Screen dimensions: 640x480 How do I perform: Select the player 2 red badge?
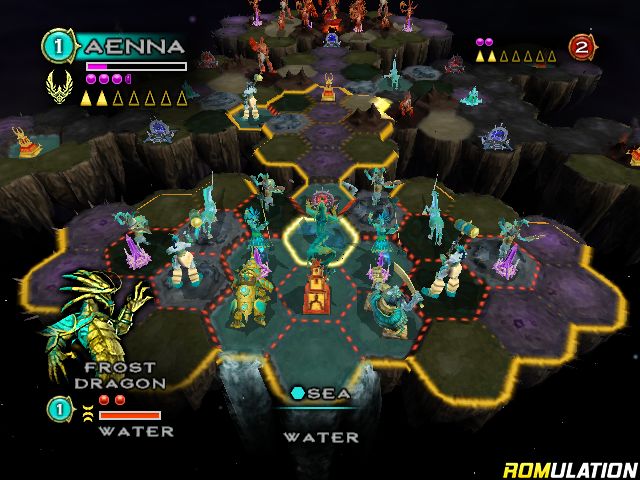click(x=581, y=46)
